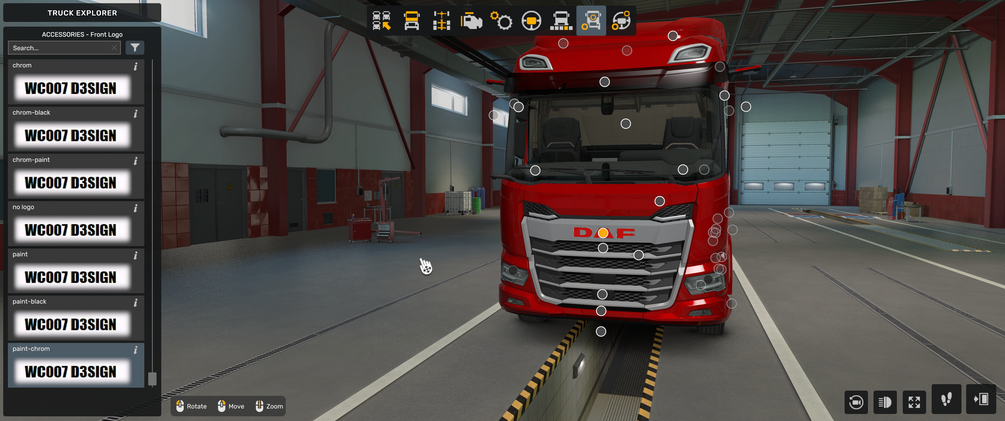This screenshot has width=1005, height=421.
Task: Open the engine category in the toolbar
Action: (x=472, y=21)
